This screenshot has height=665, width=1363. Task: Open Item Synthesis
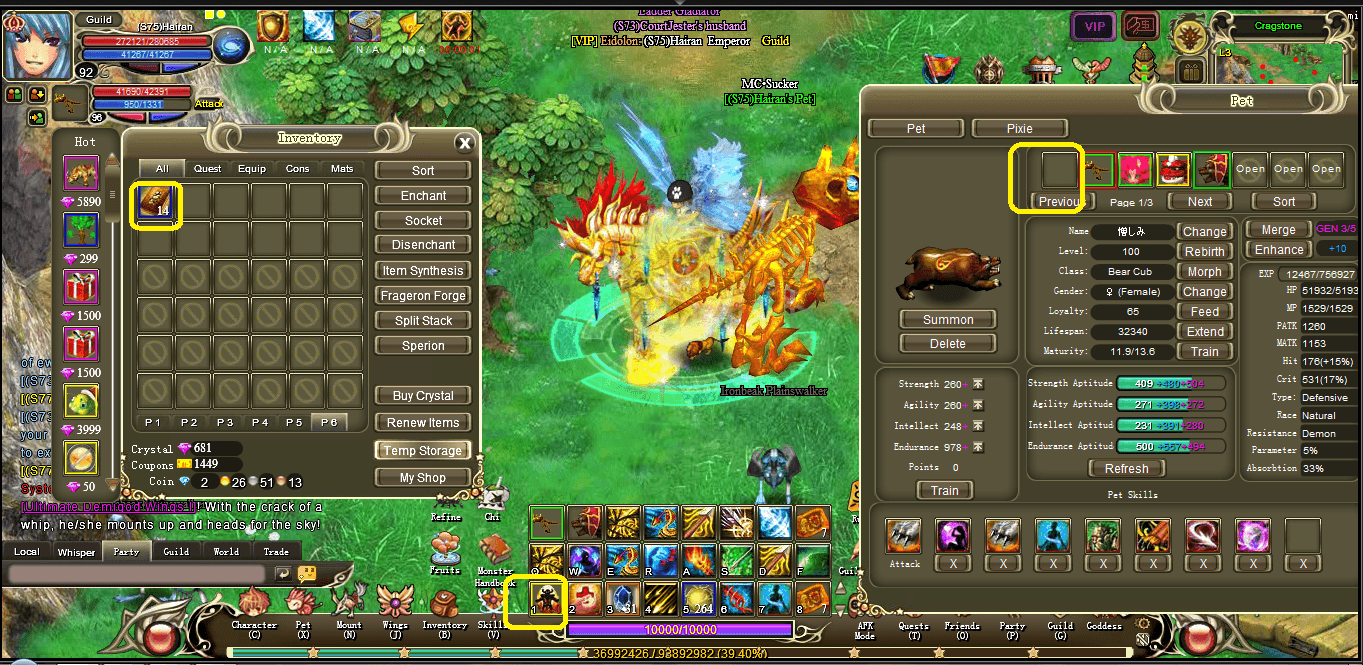pyautogui.click(x=423, y=271)
